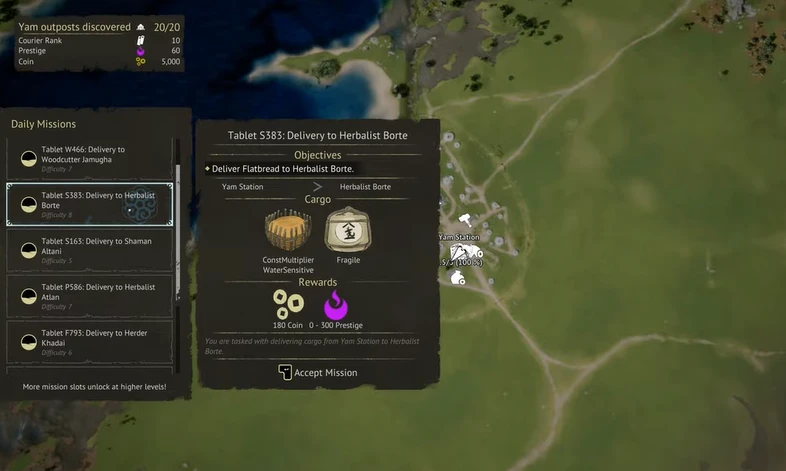Select Tablet P586 delivery to Herbalist Atlan

tap(90, 296)
